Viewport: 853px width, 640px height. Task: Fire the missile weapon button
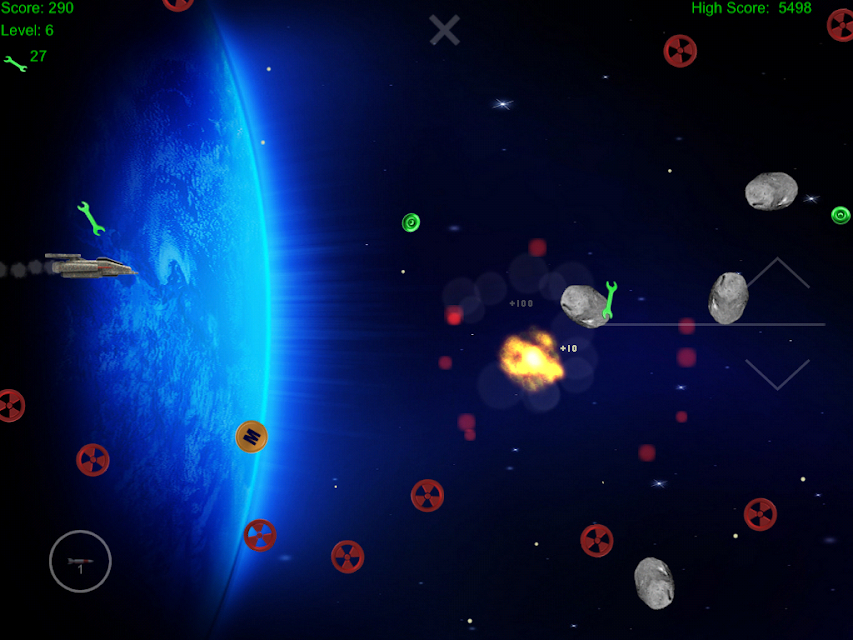pos(80,561)
